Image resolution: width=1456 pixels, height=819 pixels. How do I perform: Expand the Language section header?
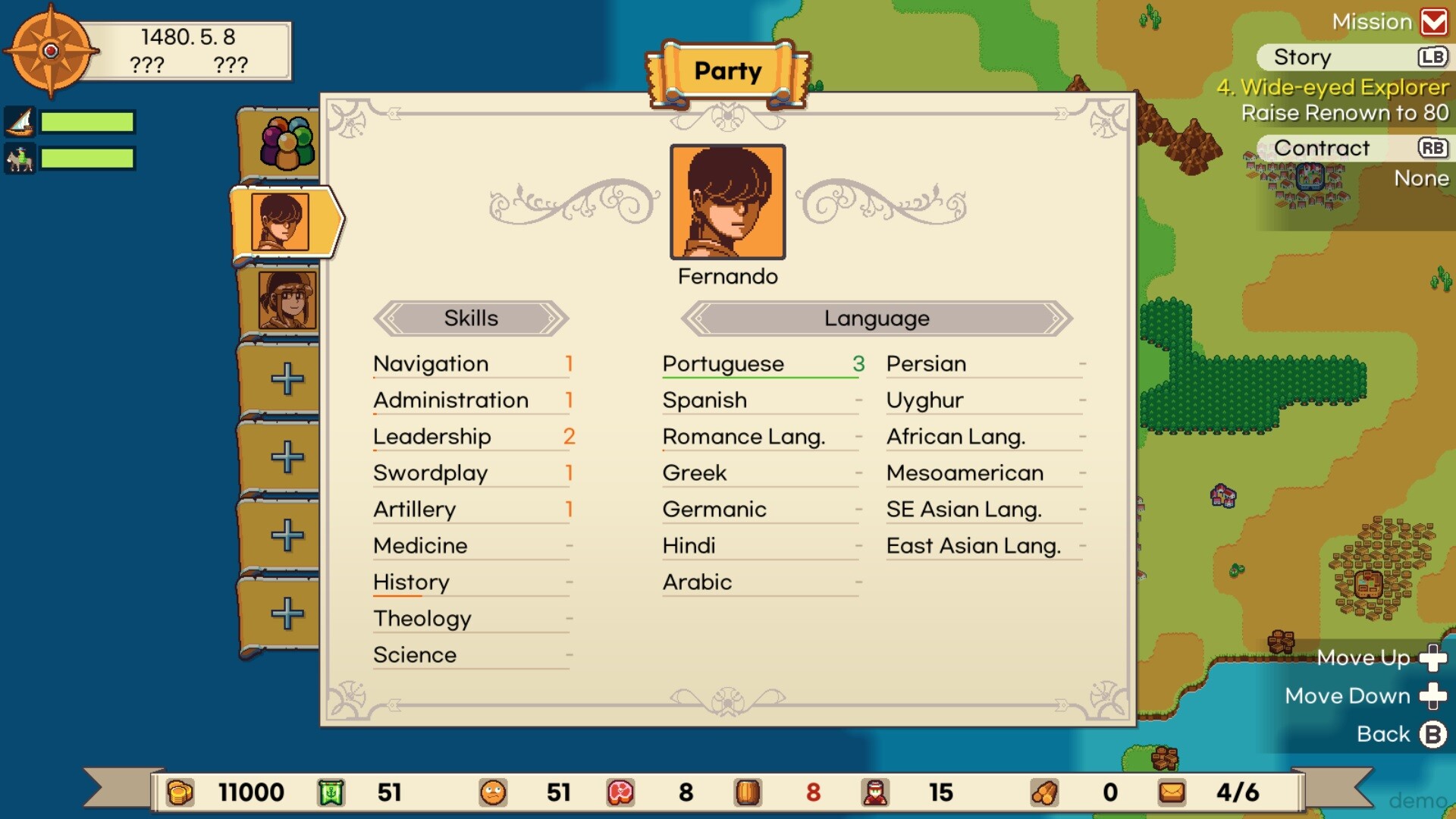(x=876, y=318)
